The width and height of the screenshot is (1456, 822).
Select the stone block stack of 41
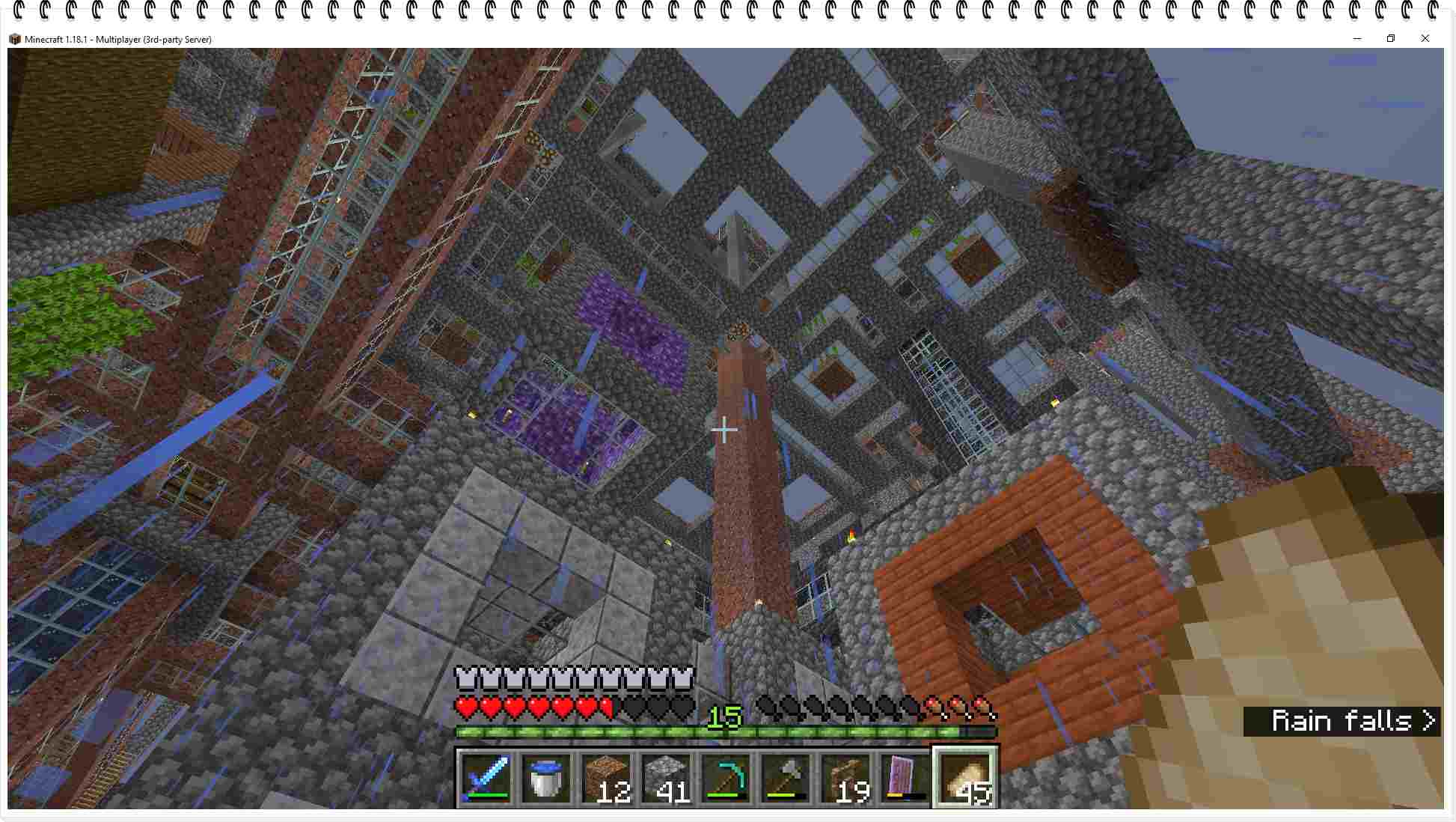667,779
